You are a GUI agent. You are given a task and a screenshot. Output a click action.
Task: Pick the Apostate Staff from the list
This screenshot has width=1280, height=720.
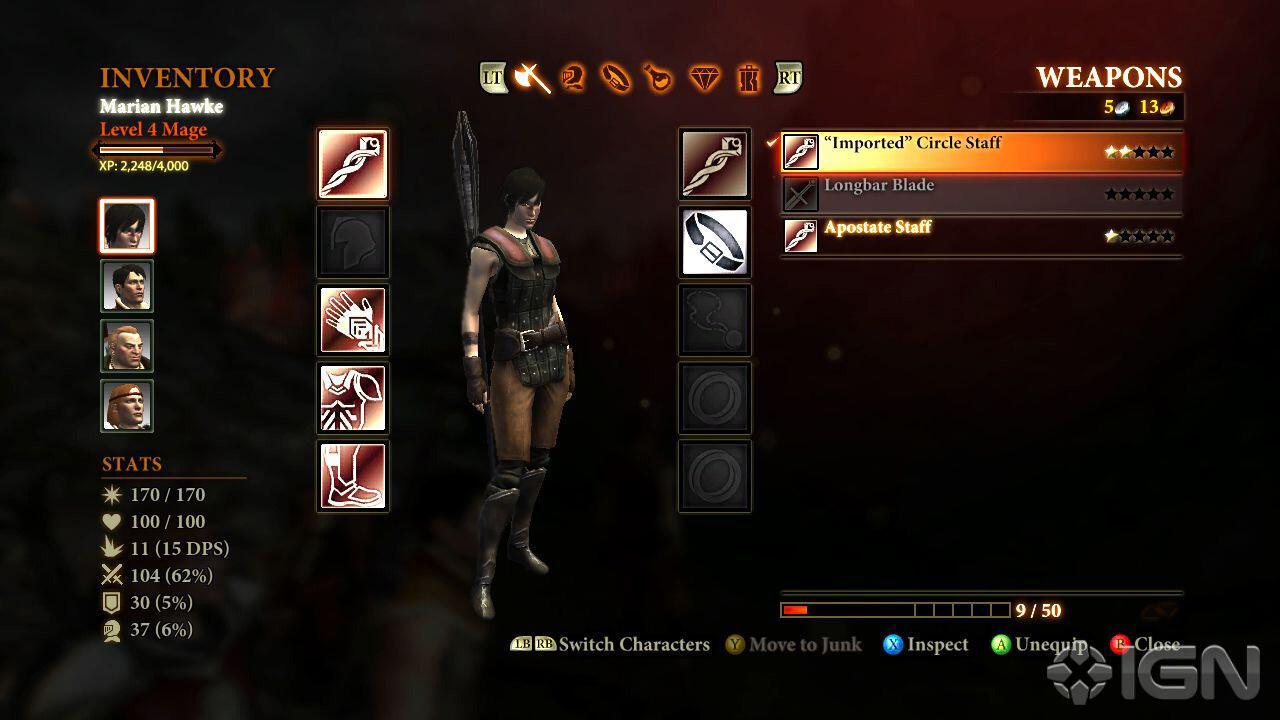click(x=980, y=236)
